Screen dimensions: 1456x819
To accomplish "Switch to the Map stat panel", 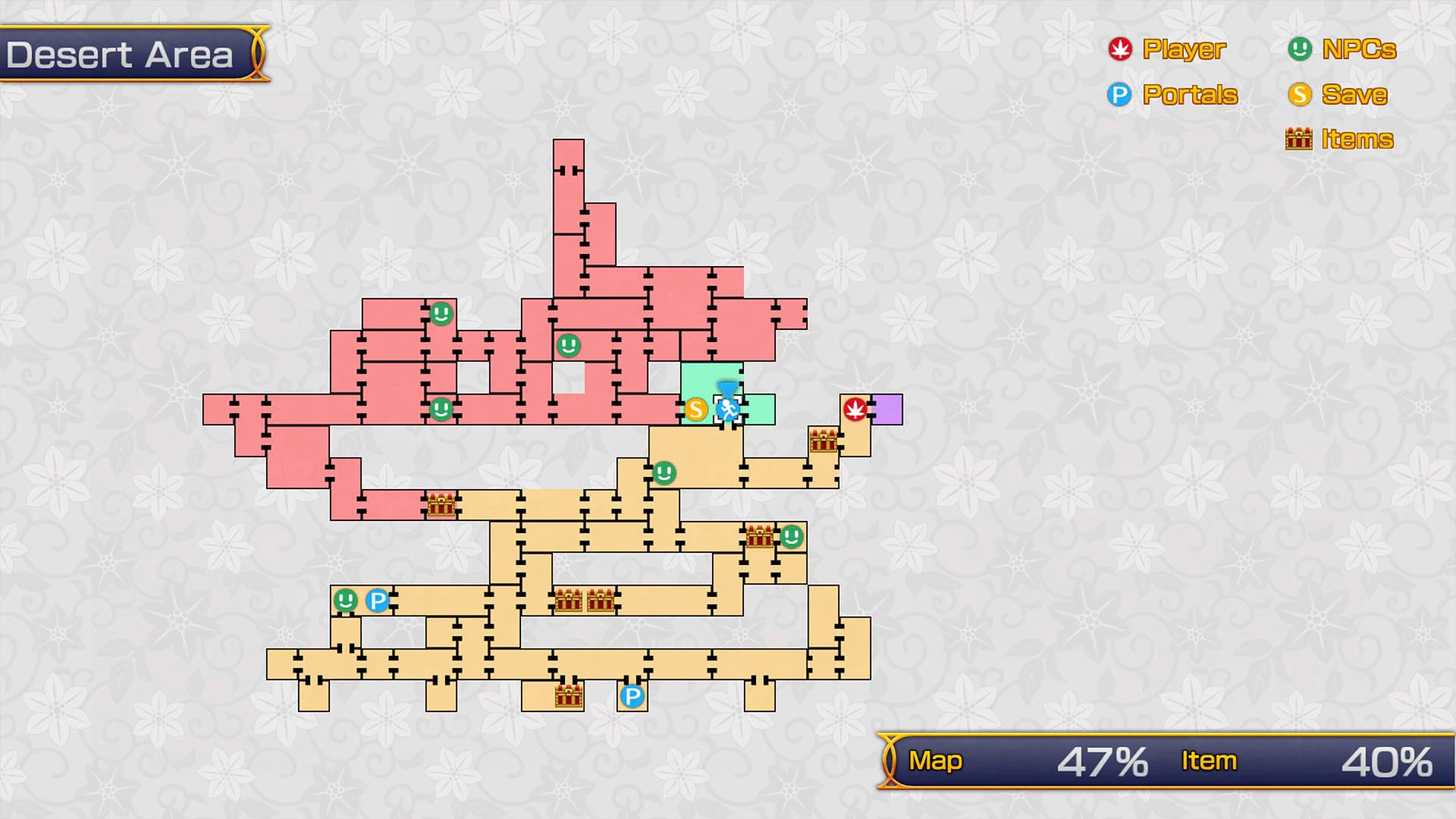I will click(x=937, y=760).
